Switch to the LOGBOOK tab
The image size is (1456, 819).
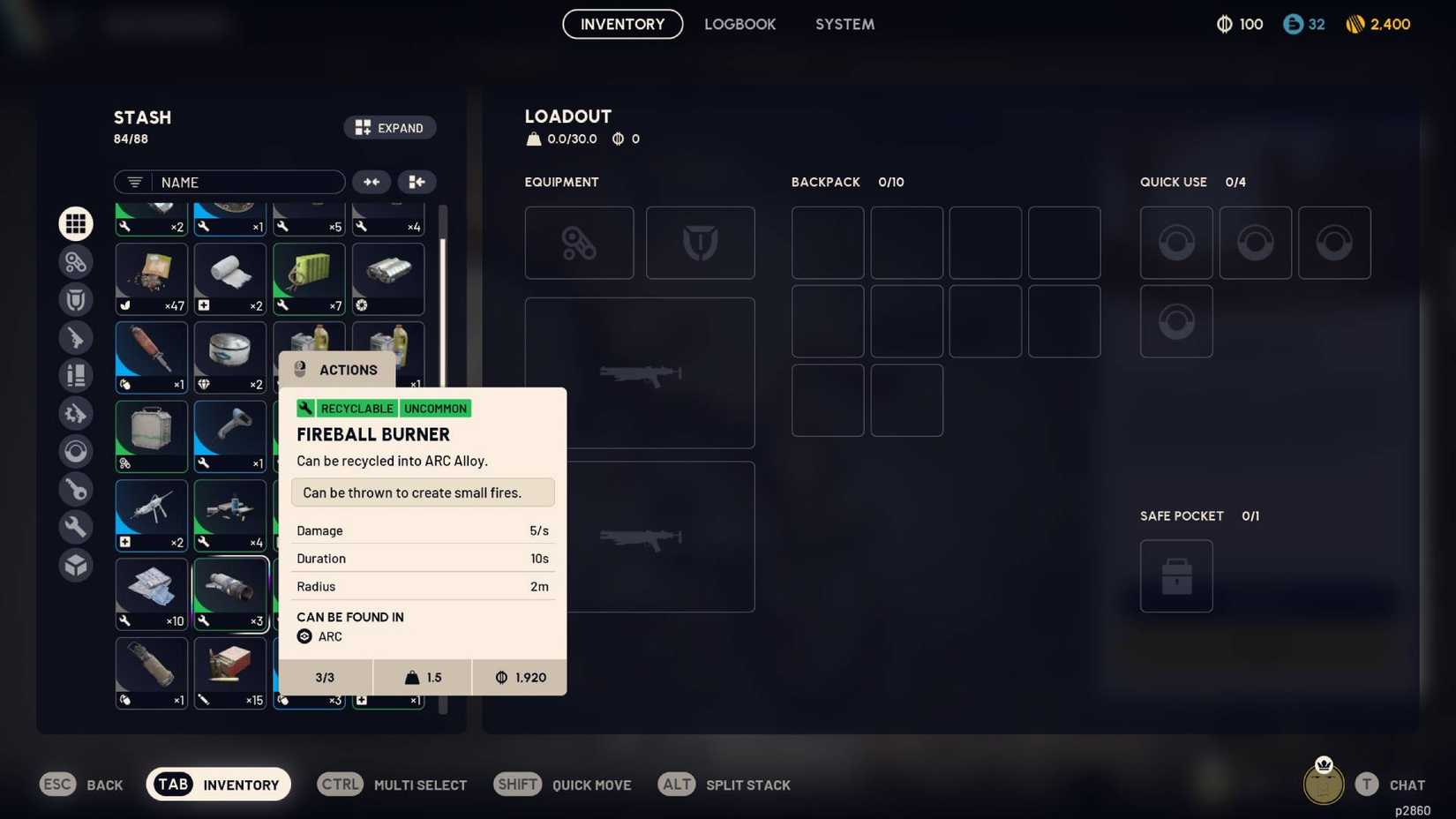click(740, 24)
